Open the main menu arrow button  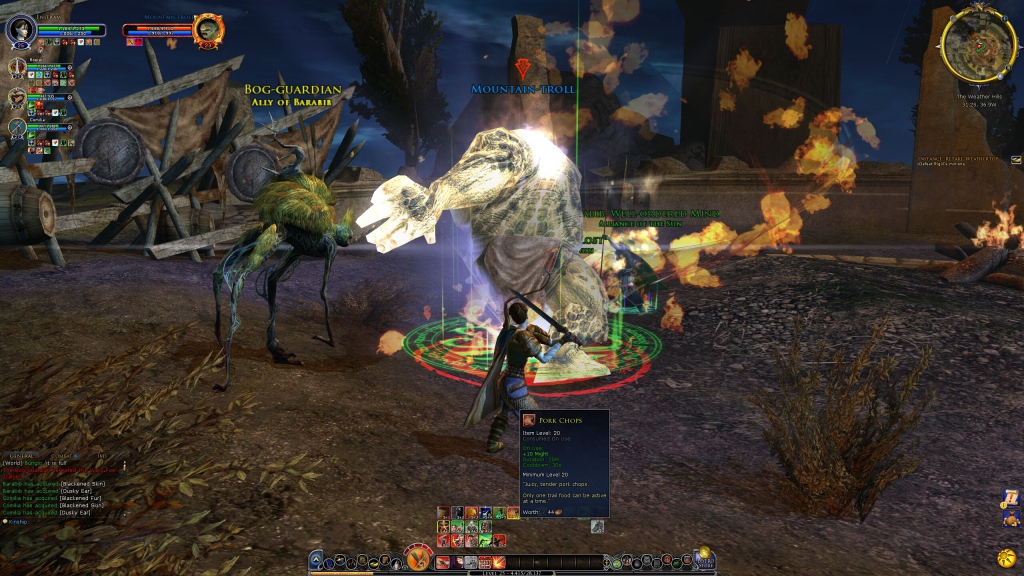pos(316,560)
